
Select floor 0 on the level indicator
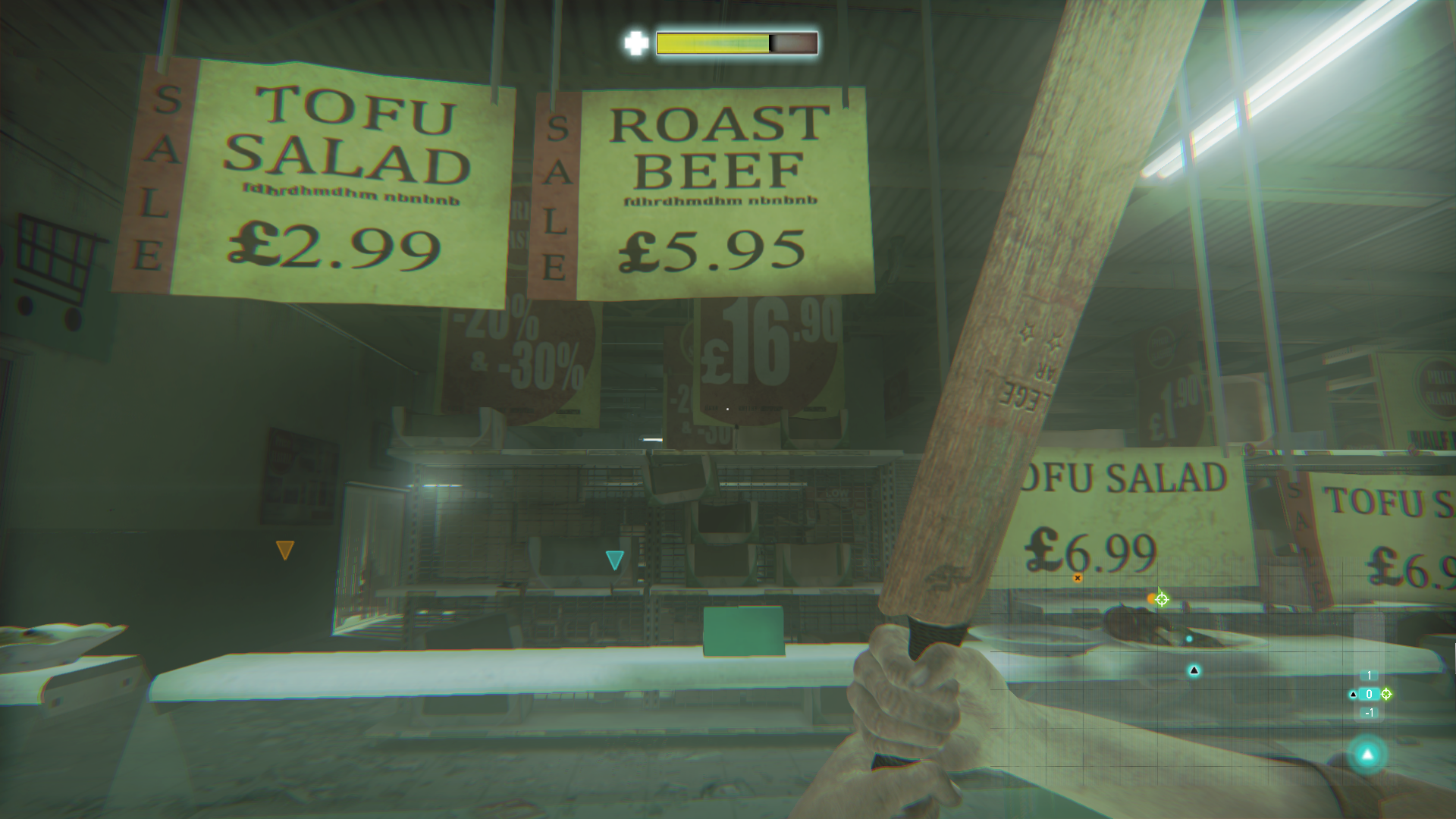coord(1369,694)
